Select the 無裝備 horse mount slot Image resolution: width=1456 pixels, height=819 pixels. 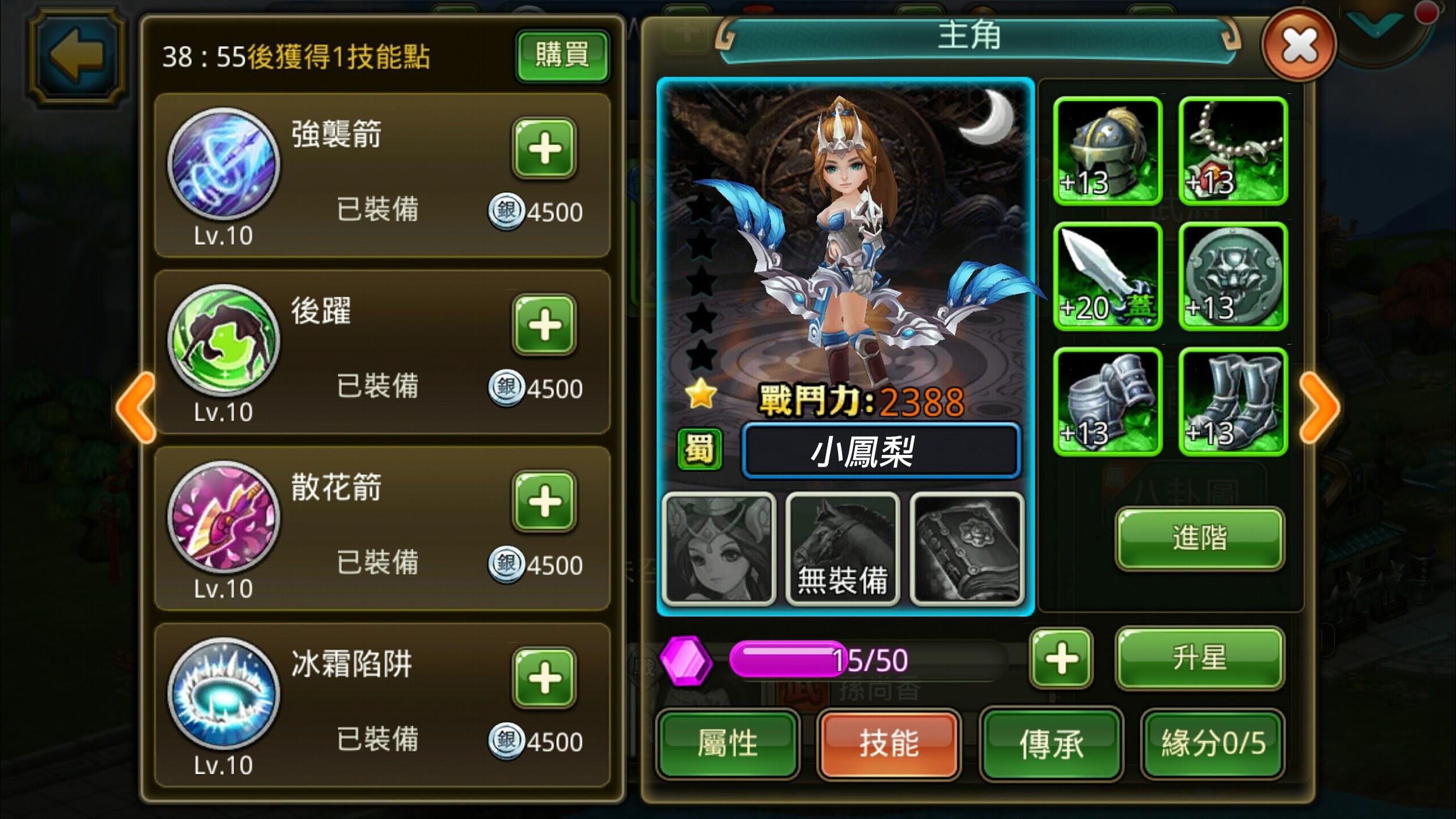coord(843,548)
